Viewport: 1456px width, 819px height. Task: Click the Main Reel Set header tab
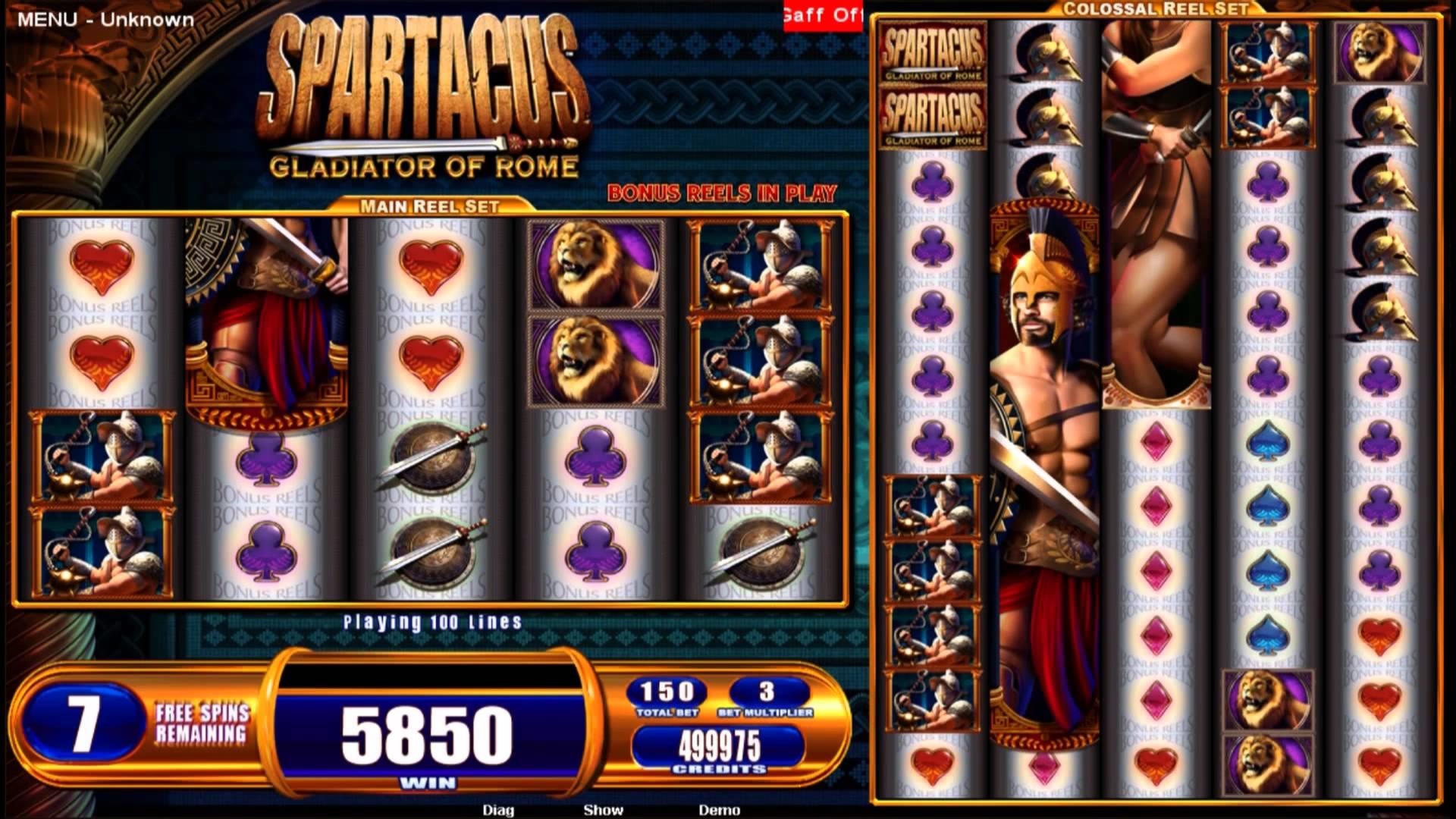tap(431, 203)
